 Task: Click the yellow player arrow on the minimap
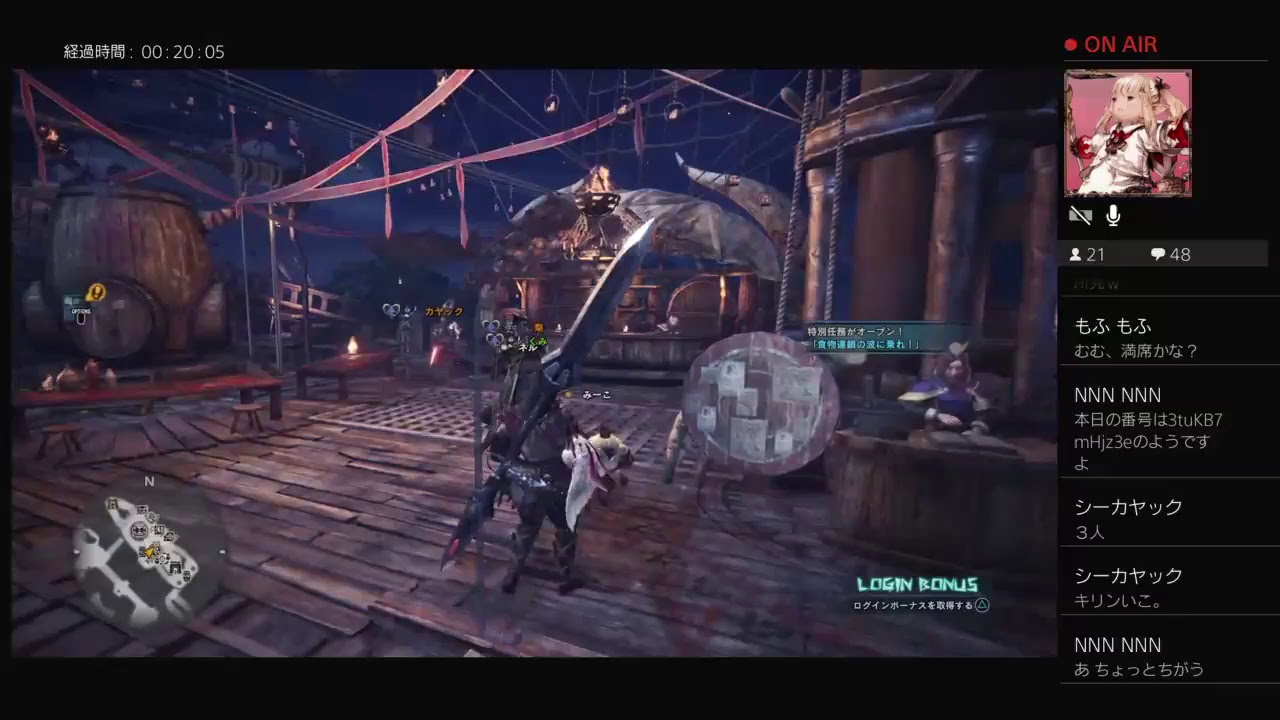click(x=148, y=551)
